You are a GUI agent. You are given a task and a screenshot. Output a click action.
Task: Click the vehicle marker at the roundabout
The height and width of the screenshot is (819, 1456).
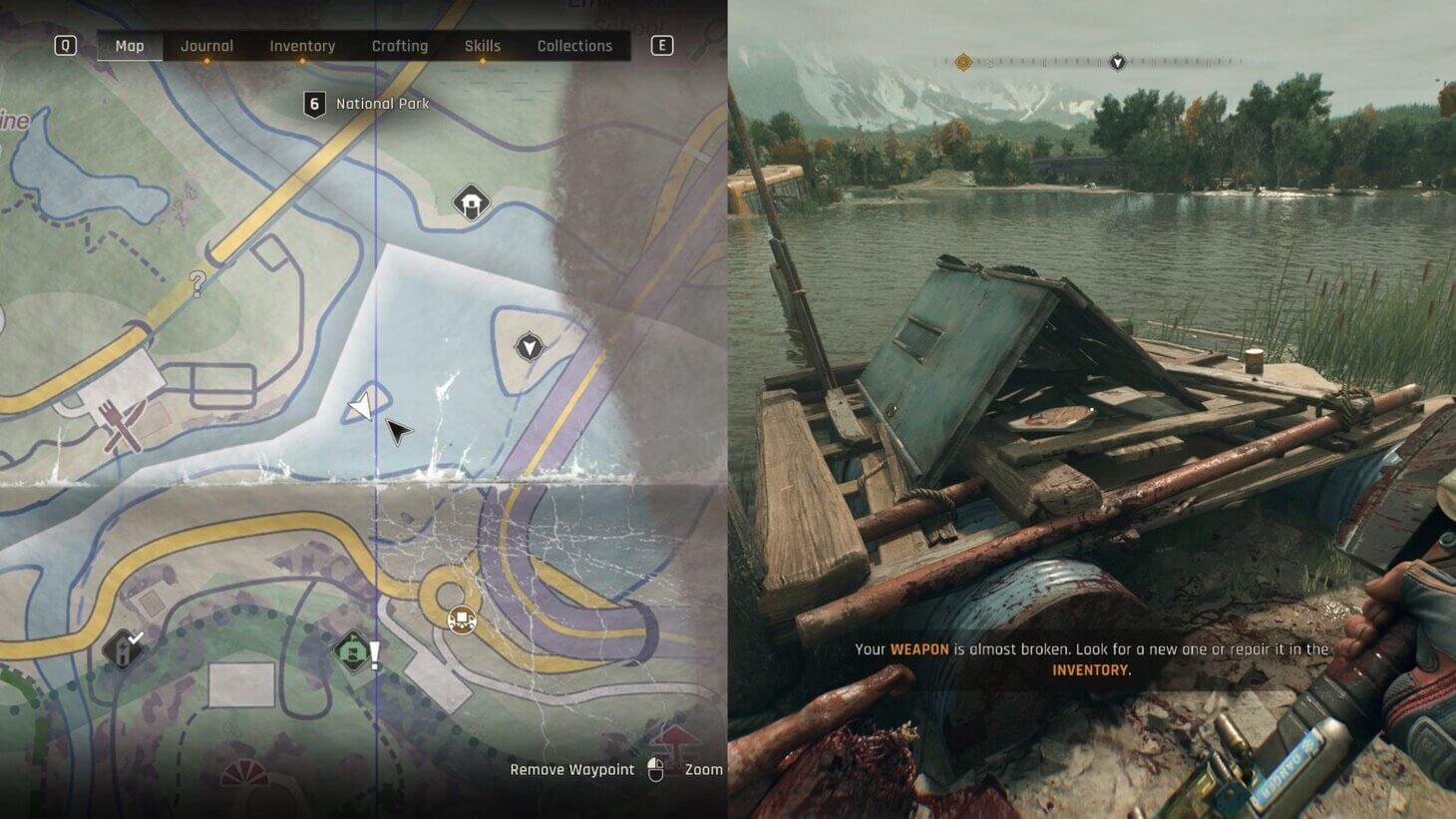click(x=461, y=620)
